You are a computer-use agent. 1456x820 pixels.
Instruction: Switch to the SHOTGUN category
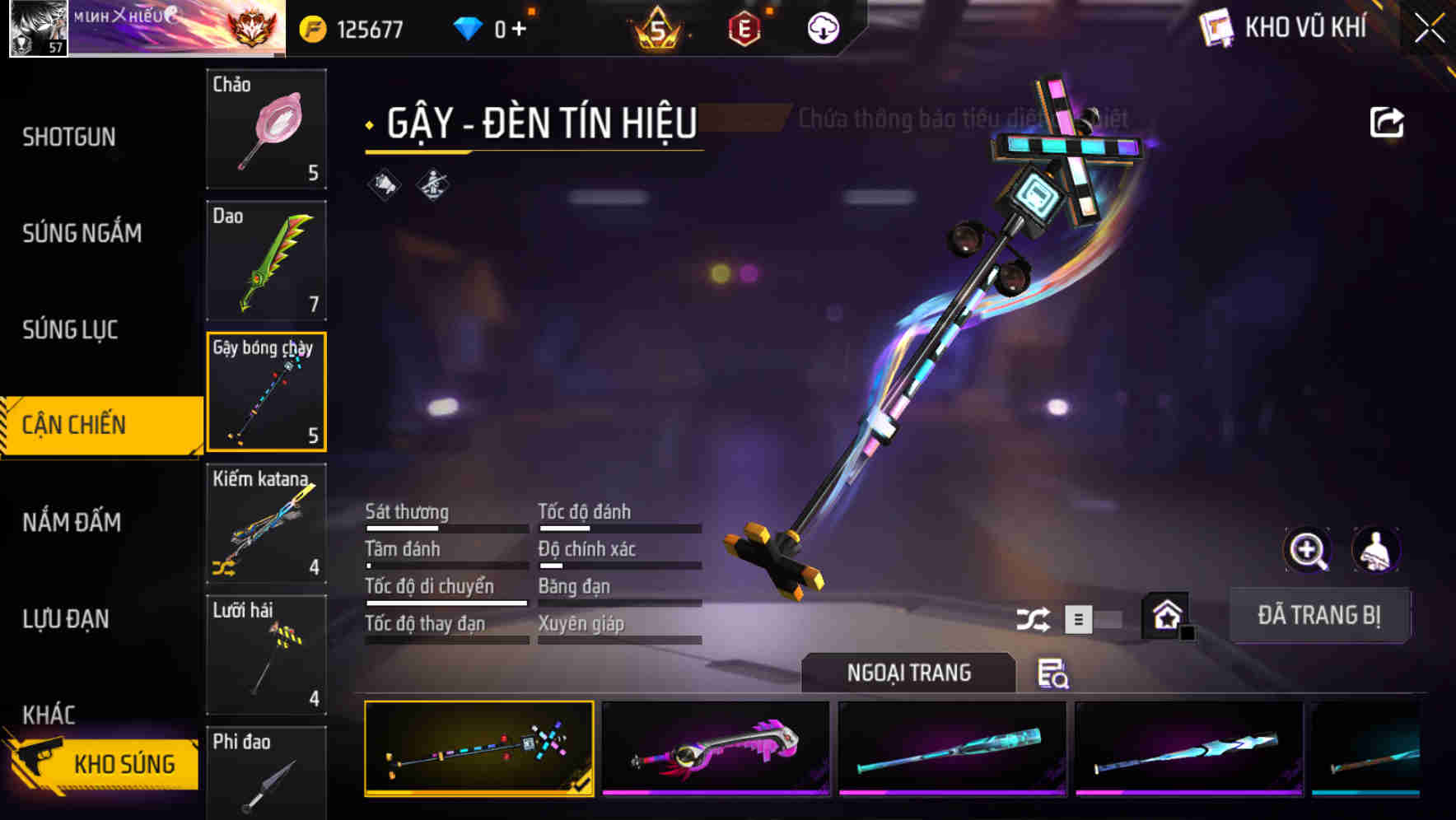(x=69, y=137)
